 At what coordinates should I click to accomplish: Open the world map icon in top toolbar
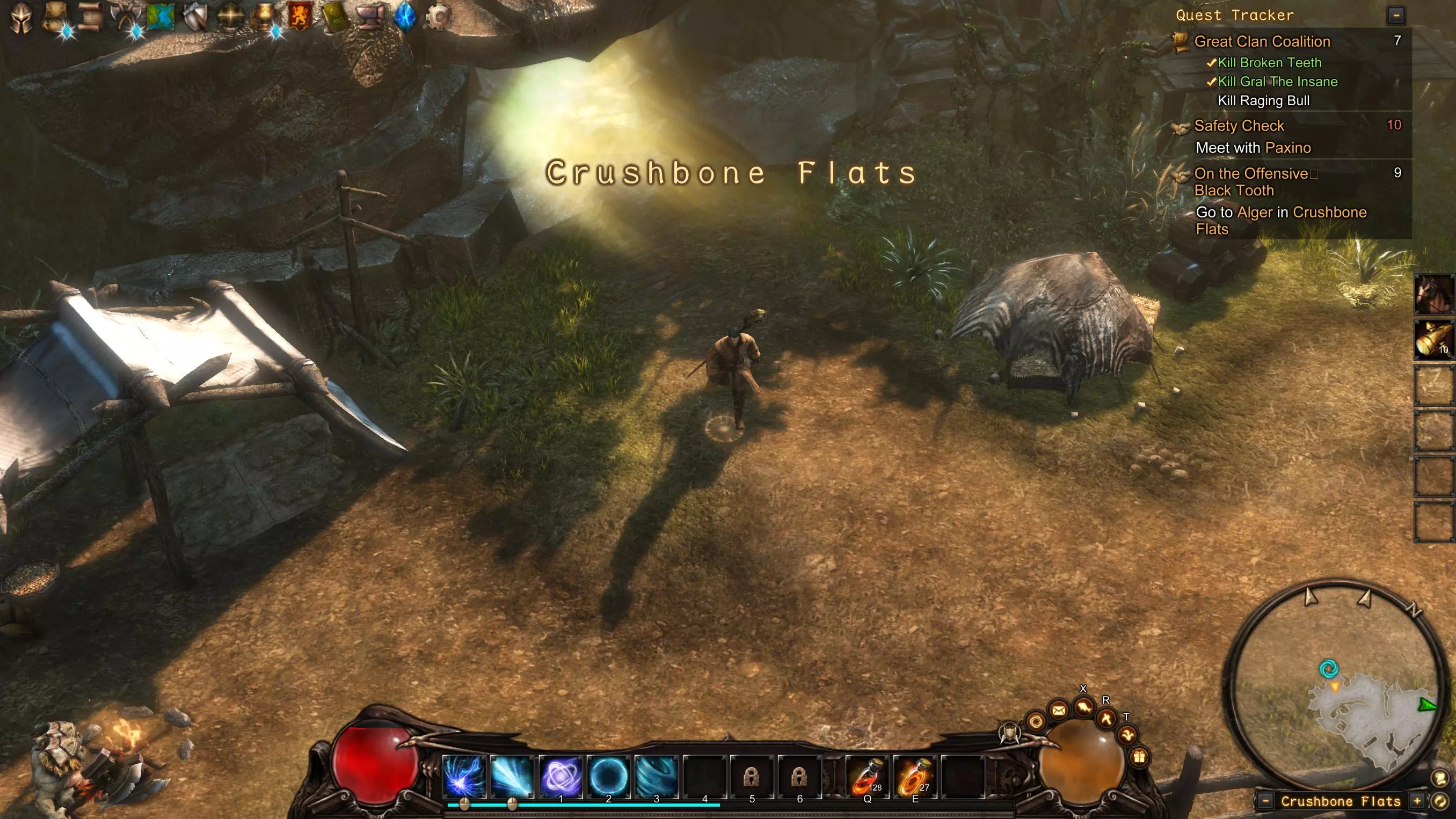[161, 17]
